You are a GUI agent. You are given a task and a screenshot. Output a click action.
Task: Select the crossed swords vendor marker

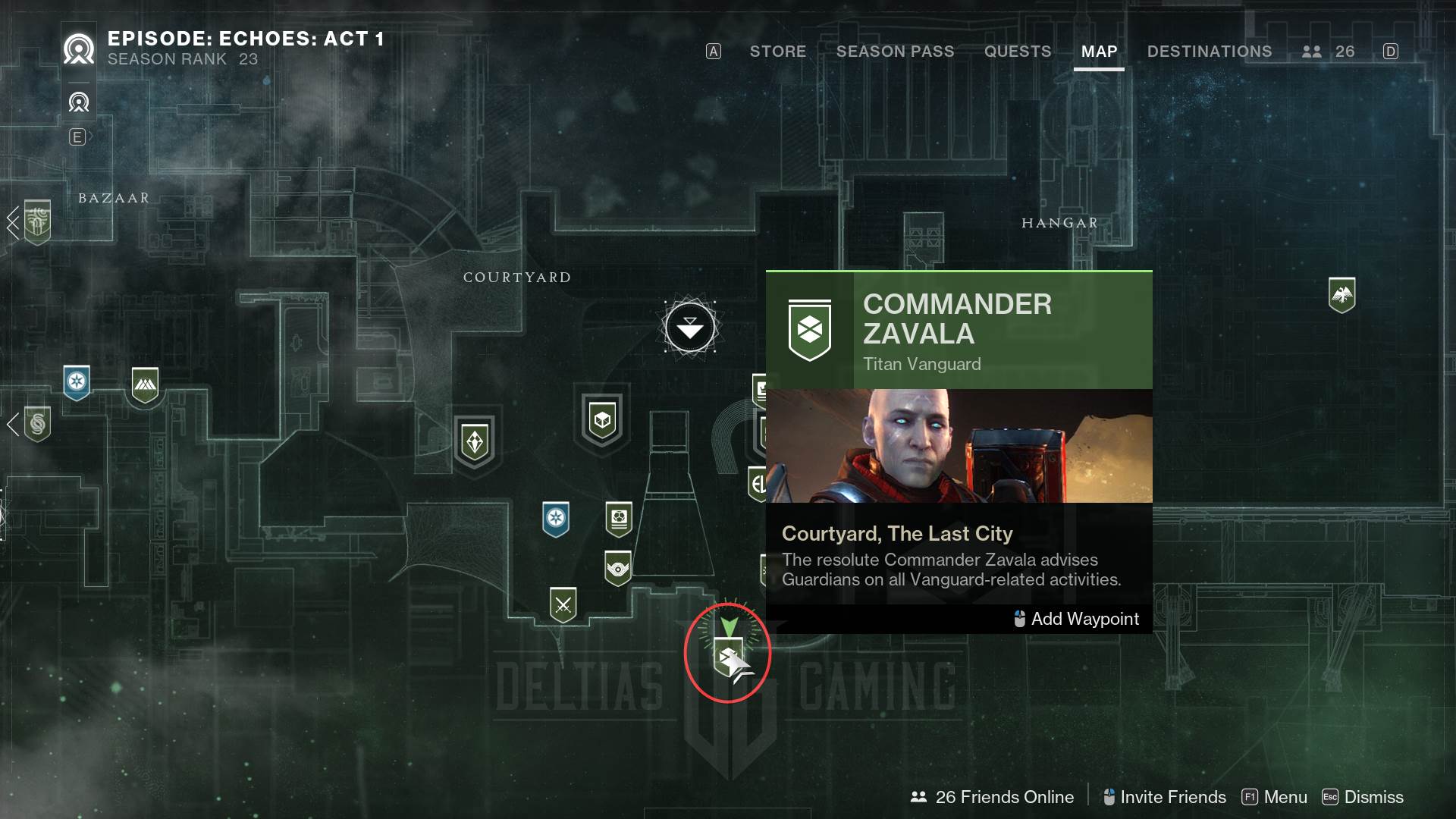point(563,605)
